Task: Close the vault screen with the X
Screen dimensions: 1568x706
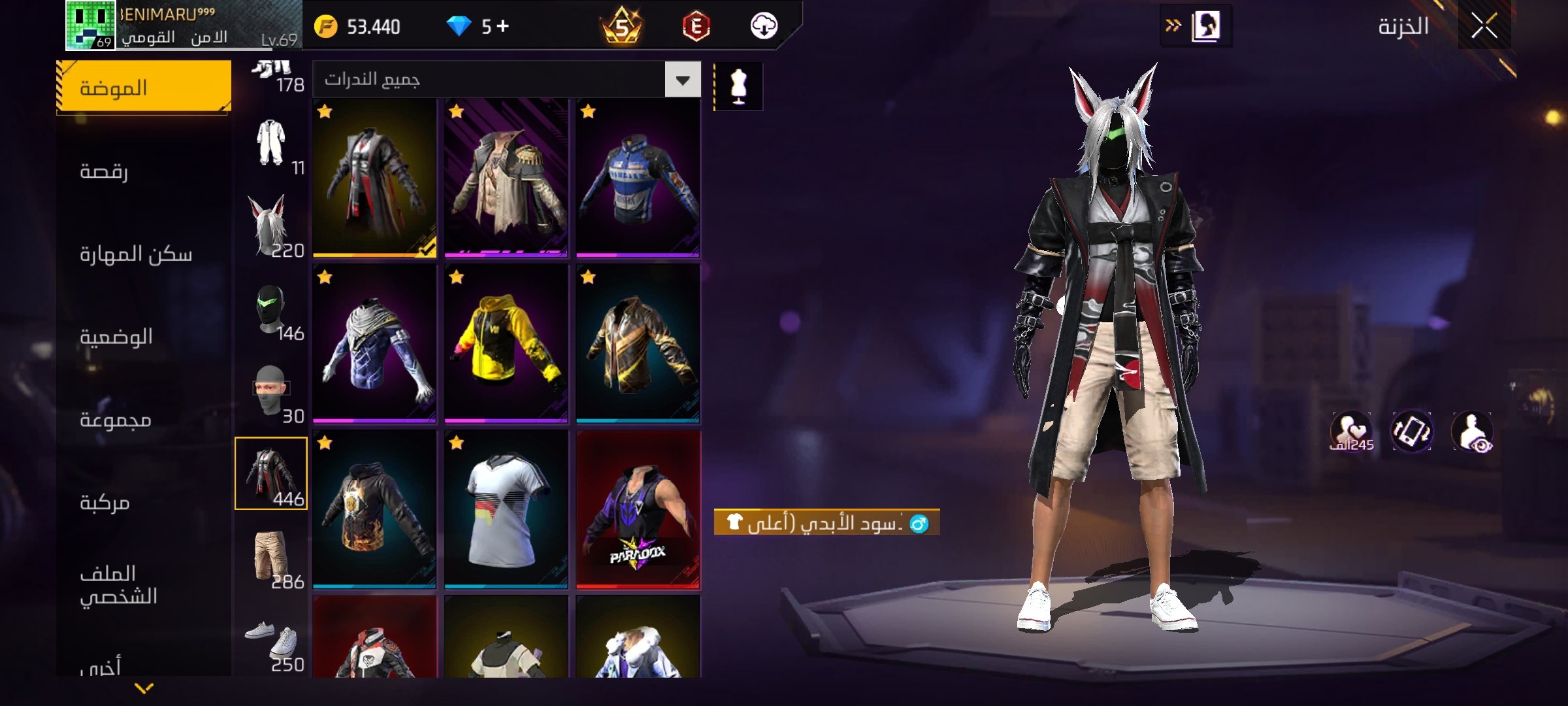Action: coord(1484,27)
